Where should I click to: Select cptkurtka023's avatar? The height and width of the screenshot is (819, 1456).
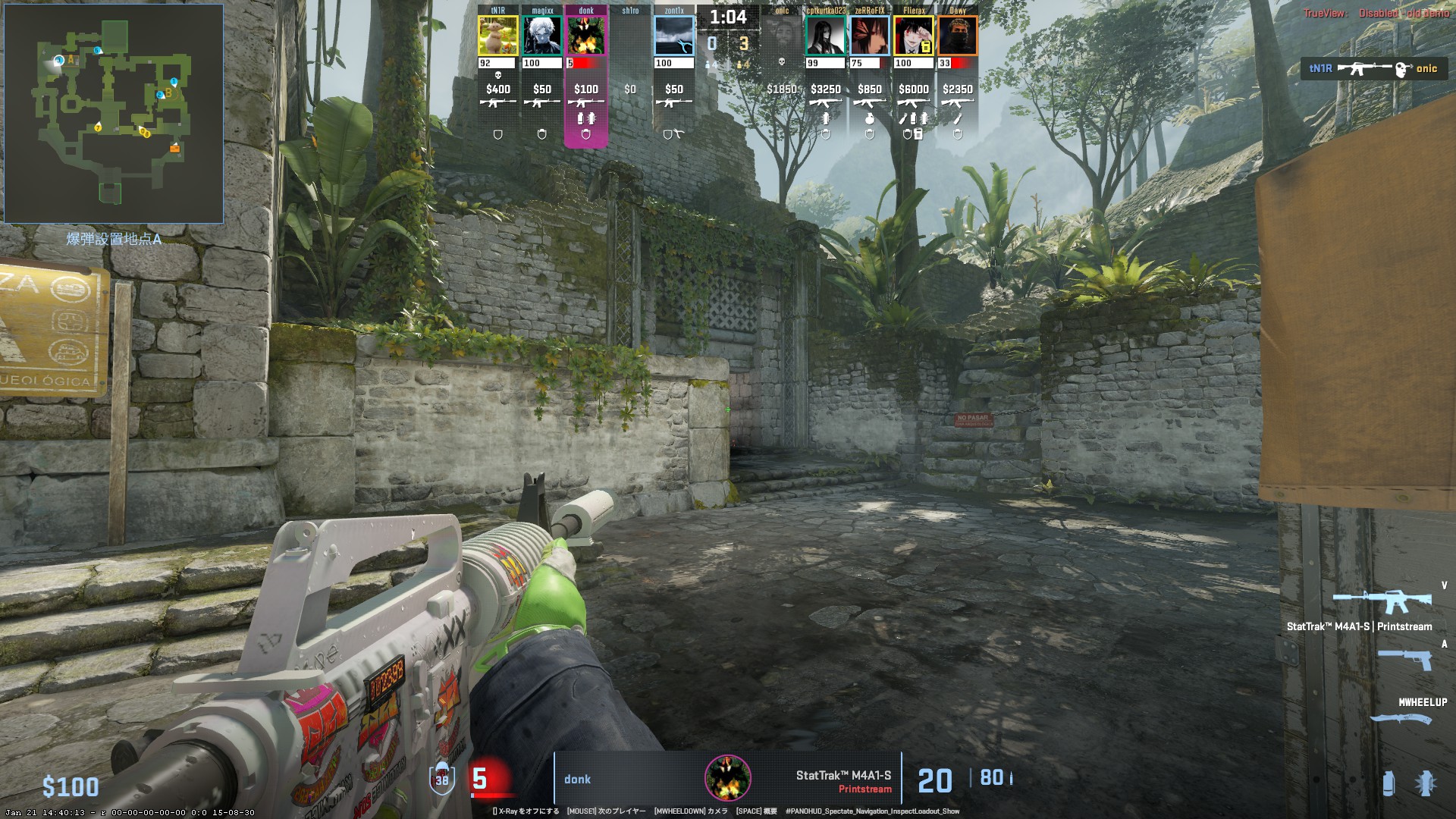[826, 36]
